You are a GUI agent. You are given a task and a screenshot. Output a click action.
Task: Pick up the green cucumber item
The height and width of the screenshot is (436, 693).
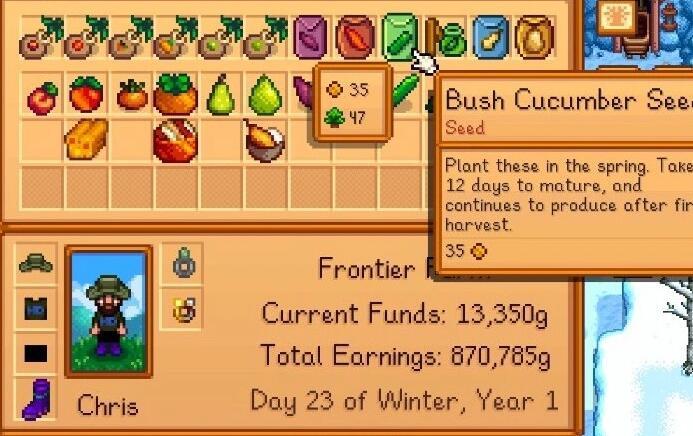pyautogui.click(x=405, y=93)
